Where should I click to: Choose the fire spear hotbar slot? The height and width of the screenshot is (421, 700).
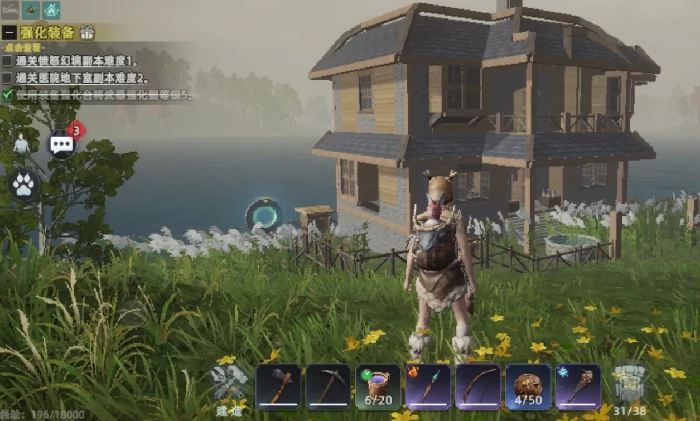(428, 386)
